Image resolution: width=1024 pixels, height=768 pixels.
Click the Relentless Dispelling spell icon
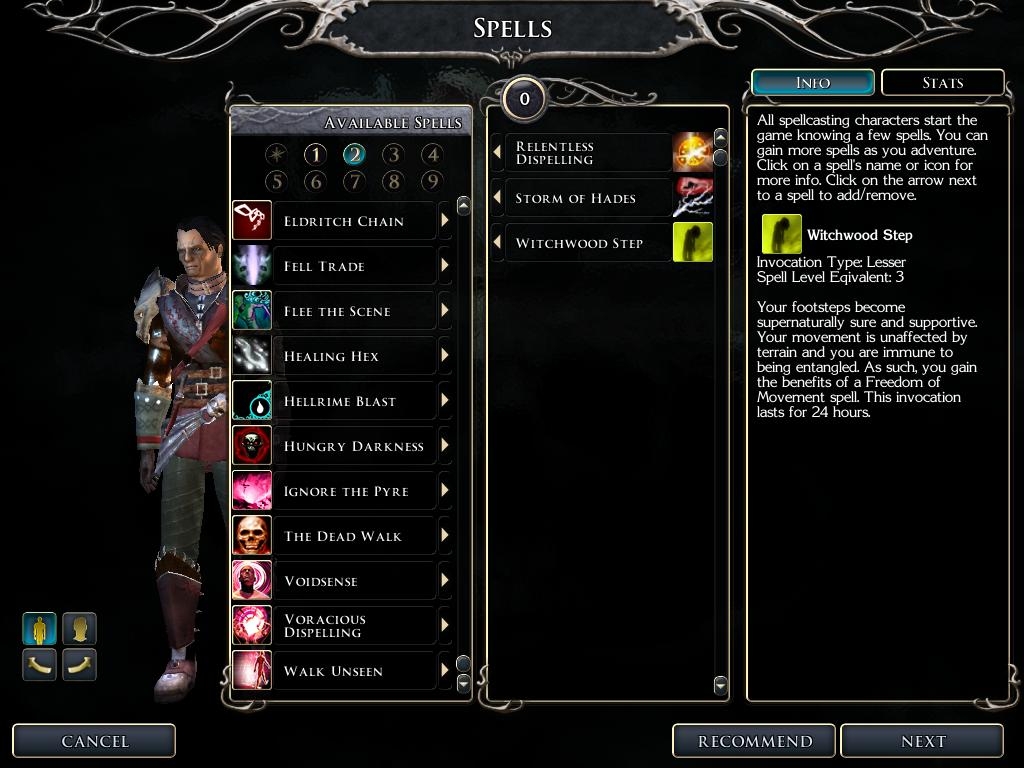(692, 153)
